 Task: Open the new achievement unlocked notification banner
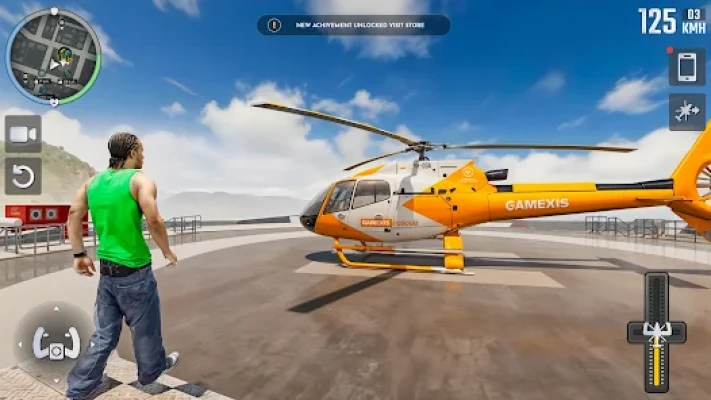(353, 25)
